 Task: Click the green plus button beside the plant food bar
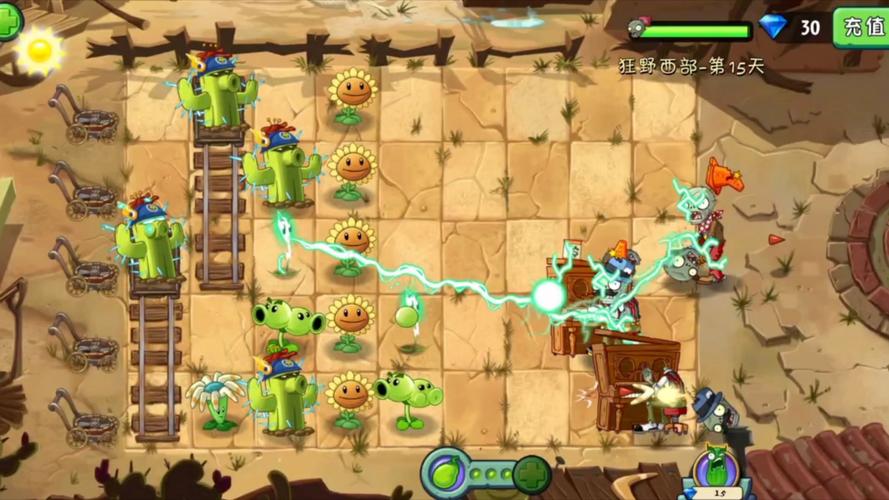532,473
